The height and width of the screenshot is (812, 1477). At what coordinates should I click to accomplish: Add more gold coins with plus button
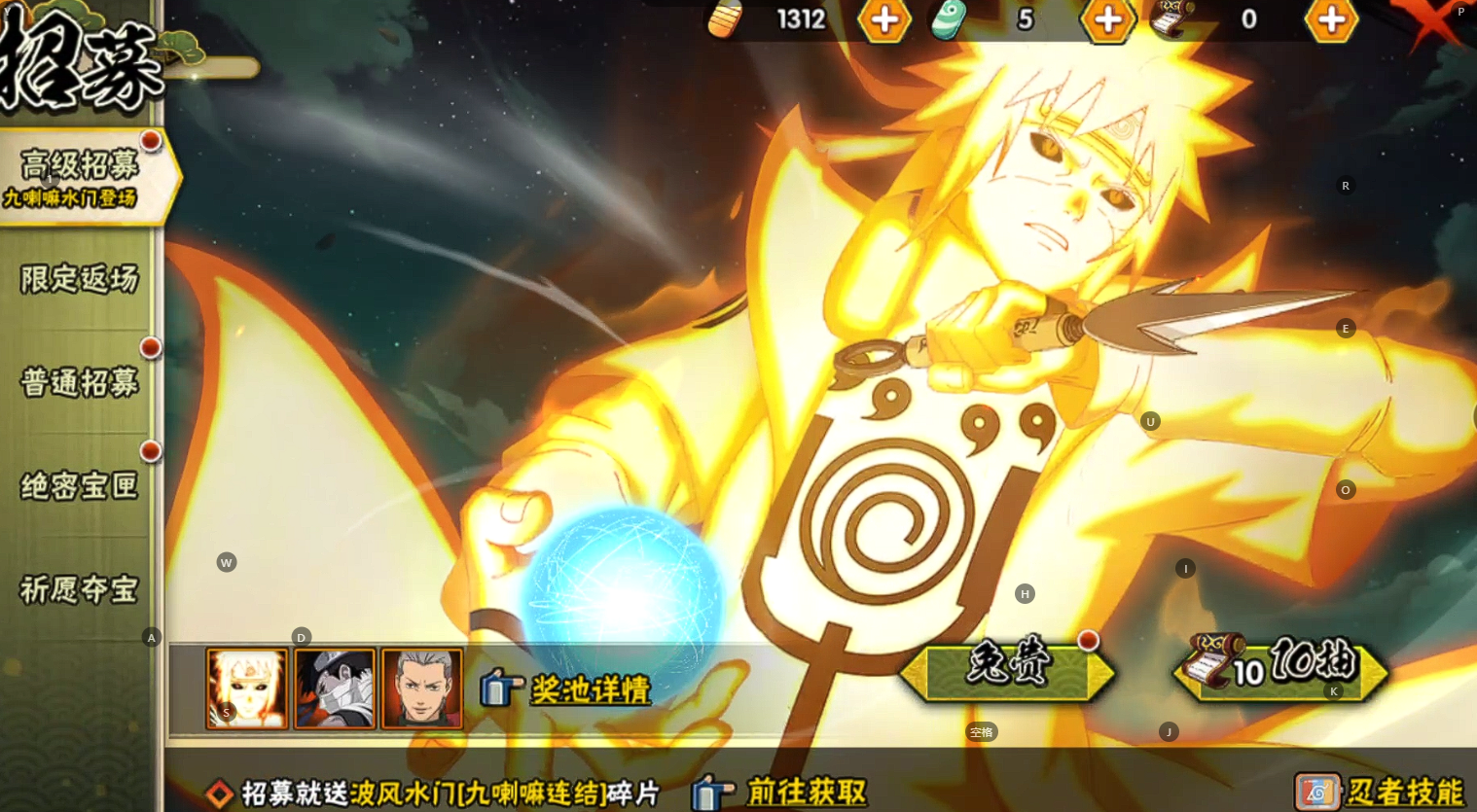pos(884,19)
